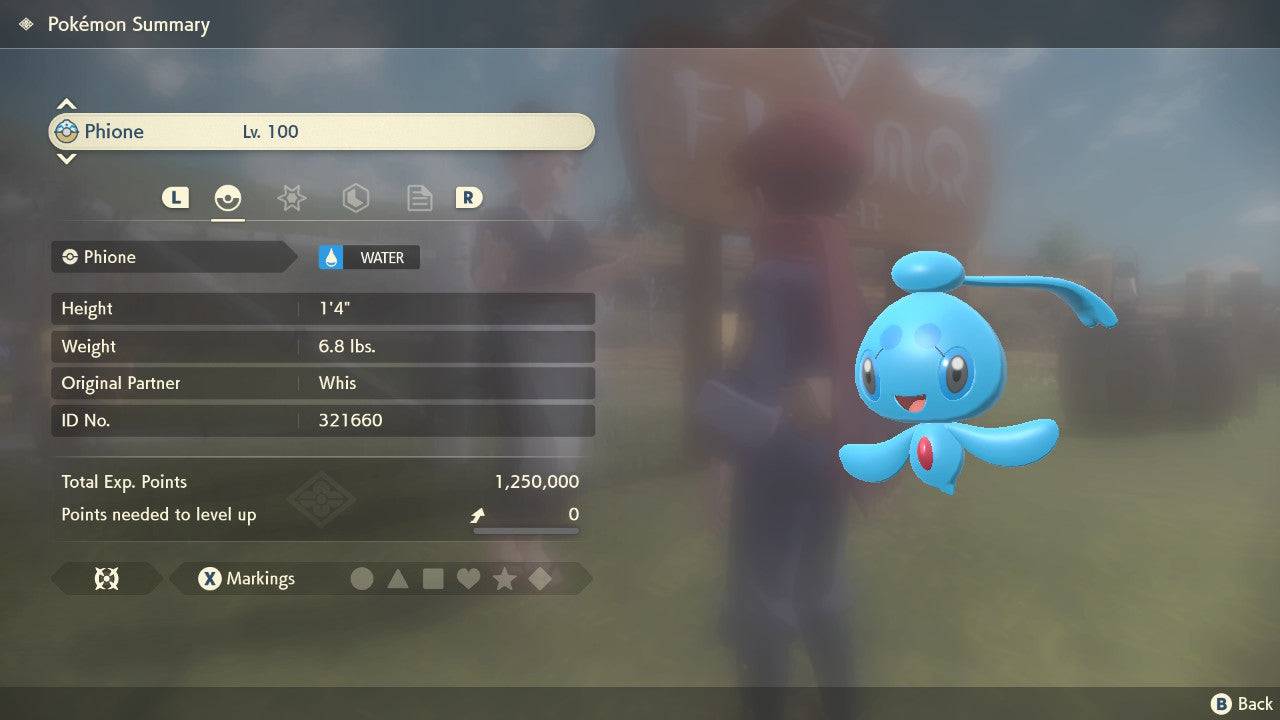This screenshot has width=1280, height=720.
Task: Open the Markings editor
Action: (x=246, y=579)
